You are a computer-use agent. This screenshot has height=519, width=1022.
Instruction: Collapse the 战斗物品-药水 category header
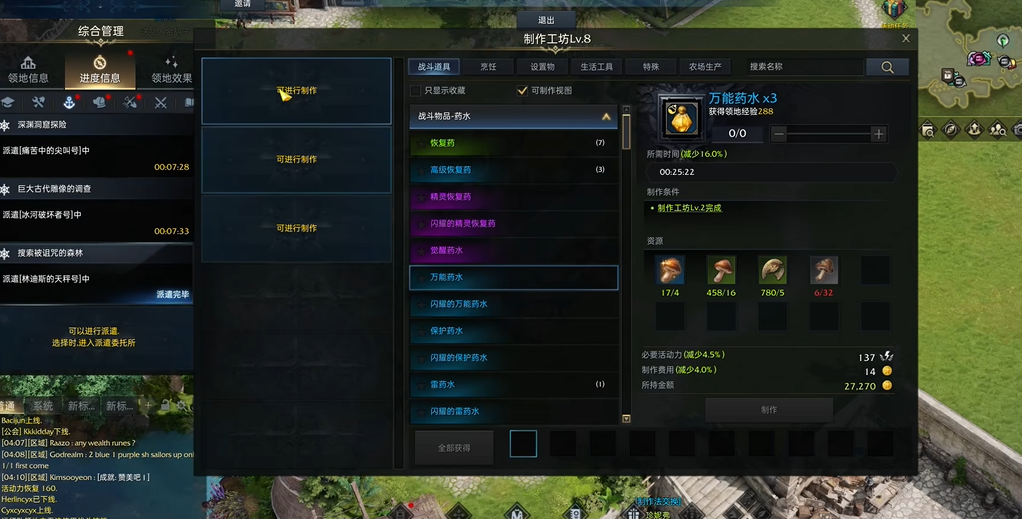pyautogui.click(x=606, y=117)
